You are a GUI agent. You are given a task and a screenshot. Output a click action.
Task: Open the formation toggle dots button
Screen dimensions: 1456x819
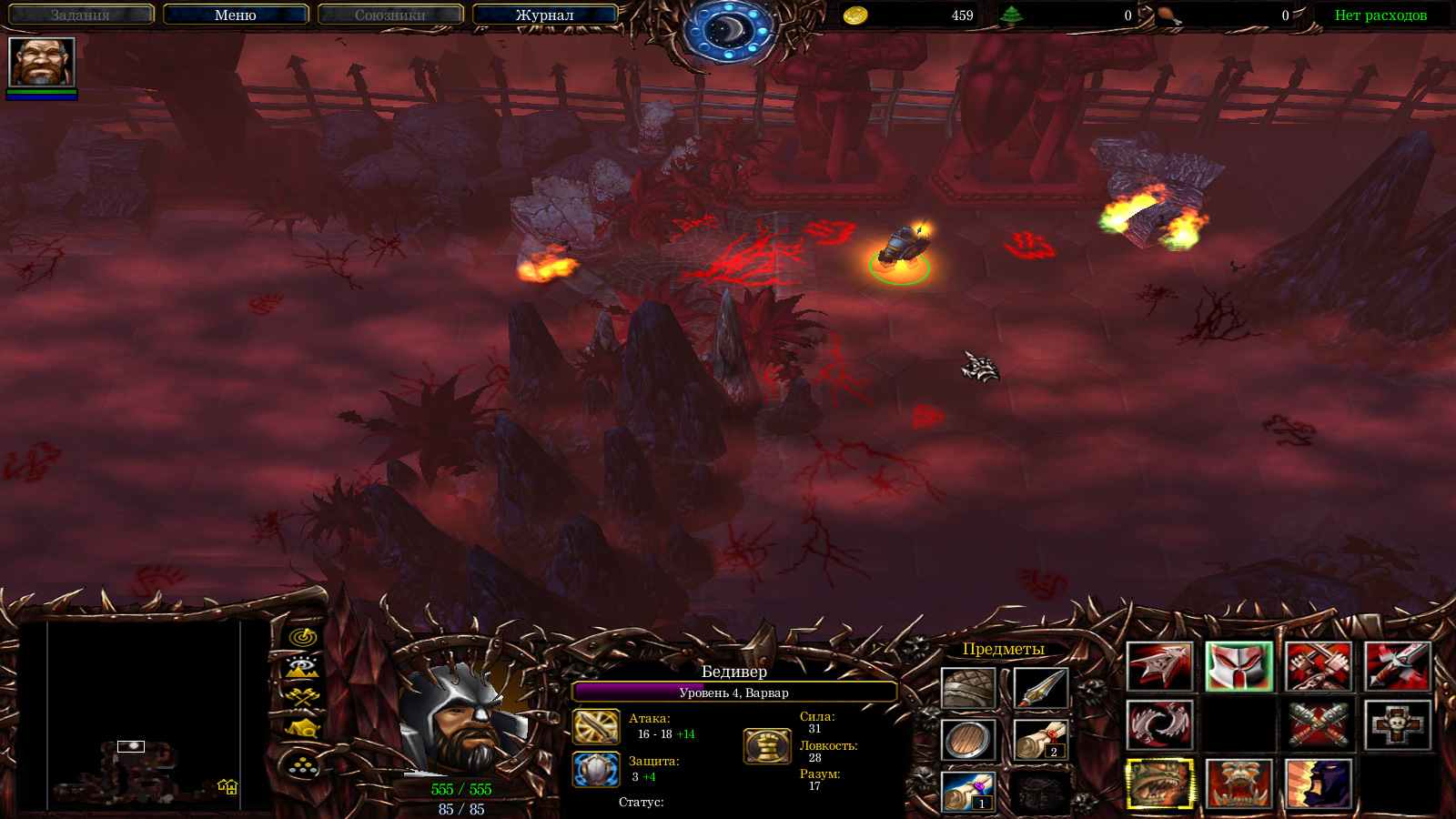pos(302,766)
